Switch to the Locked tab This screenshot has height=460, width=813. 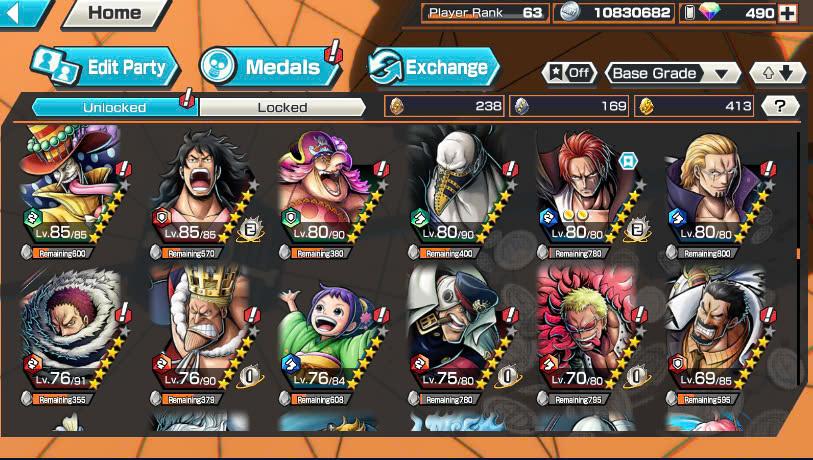pyautogui.click(x=282, y=107)
